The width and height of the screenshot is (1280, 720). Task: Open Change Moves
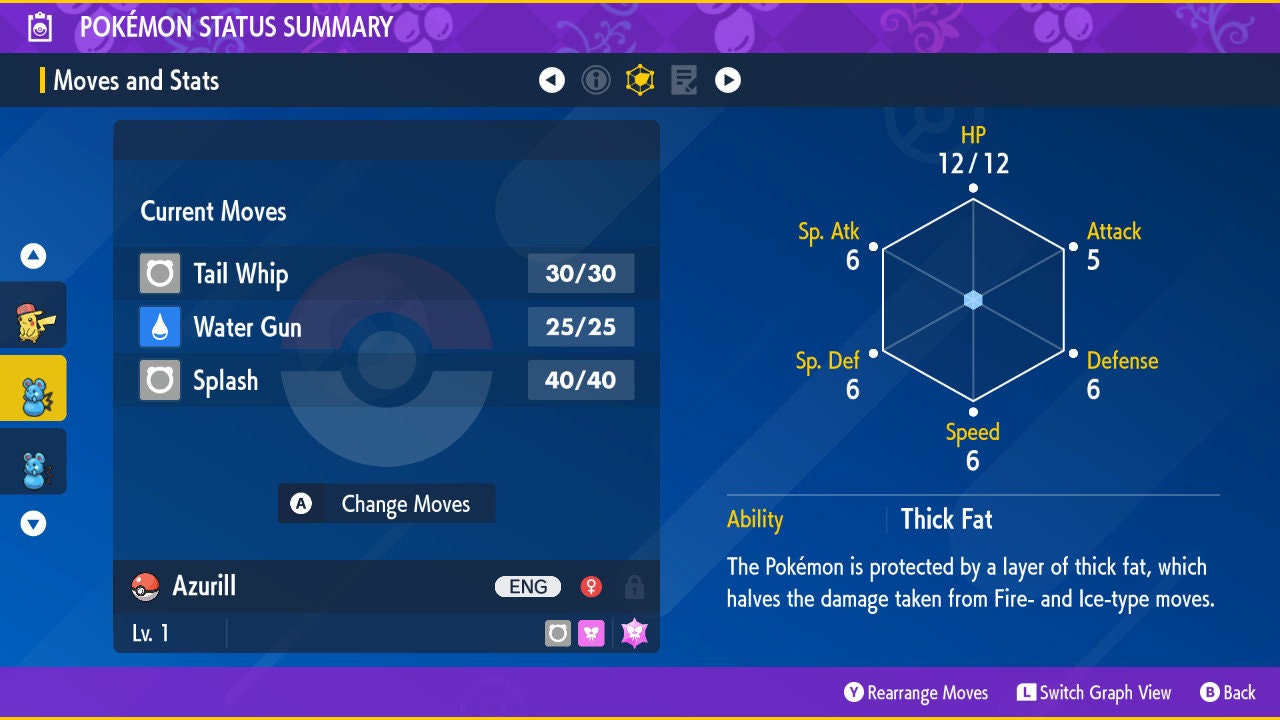[386, 504]
